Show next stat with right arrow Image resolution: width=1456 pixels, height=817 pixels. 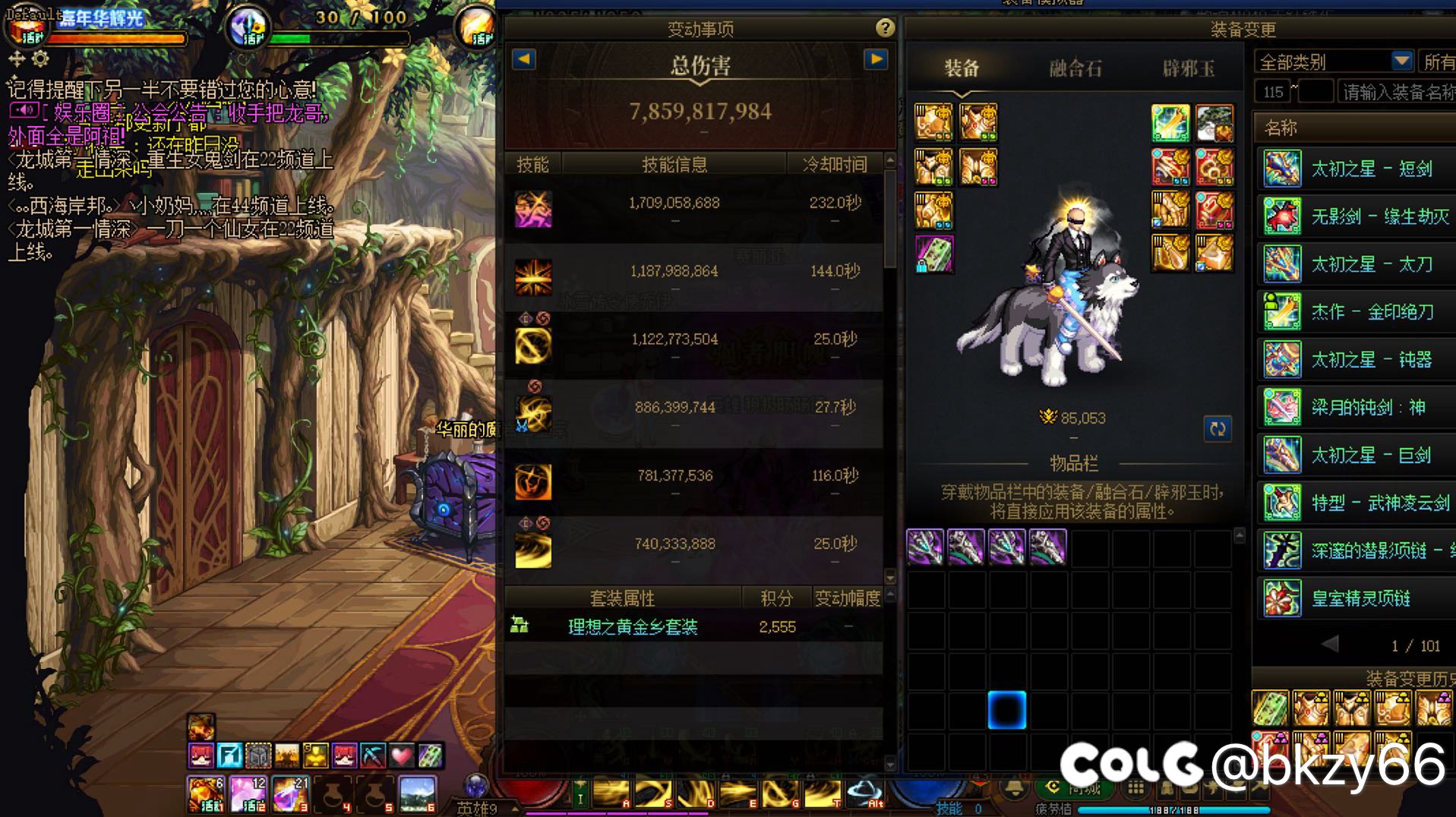(x=876, y=59)
